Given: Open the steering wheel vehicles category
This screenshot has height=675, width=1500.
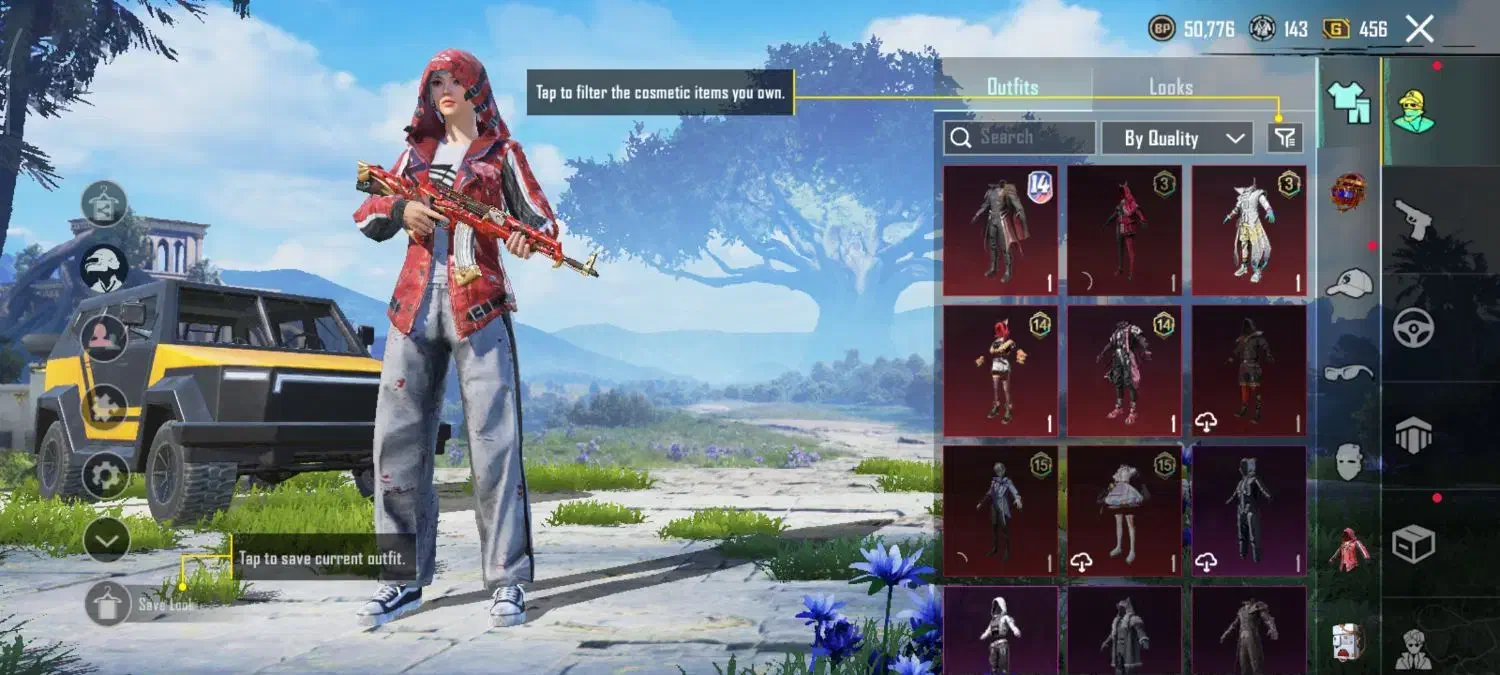Looking at the screenshot, I should pos(1414,327).
